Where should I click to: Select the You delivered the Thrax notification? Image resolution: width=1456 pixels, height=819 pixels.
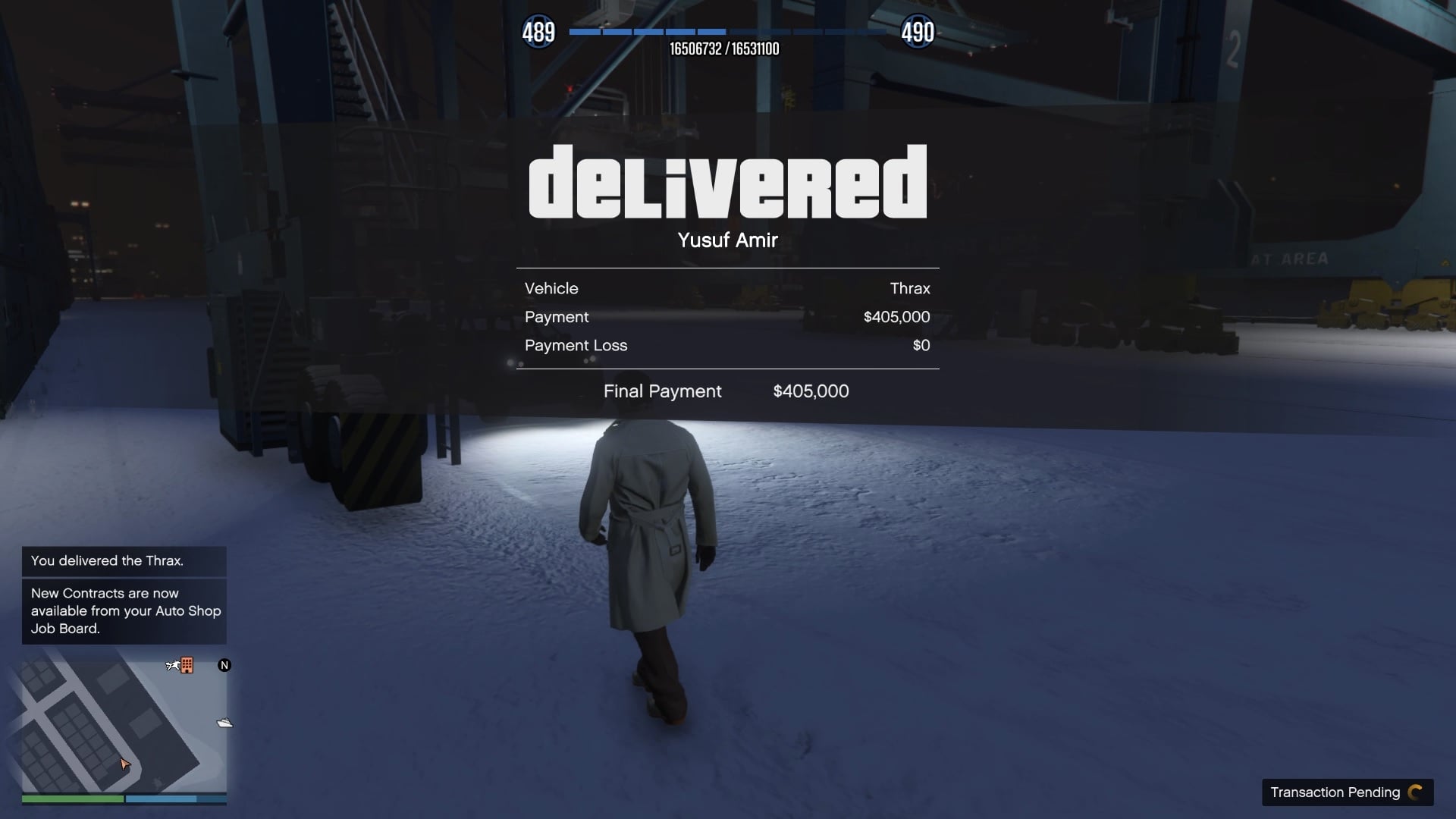(x=107, y=561)
